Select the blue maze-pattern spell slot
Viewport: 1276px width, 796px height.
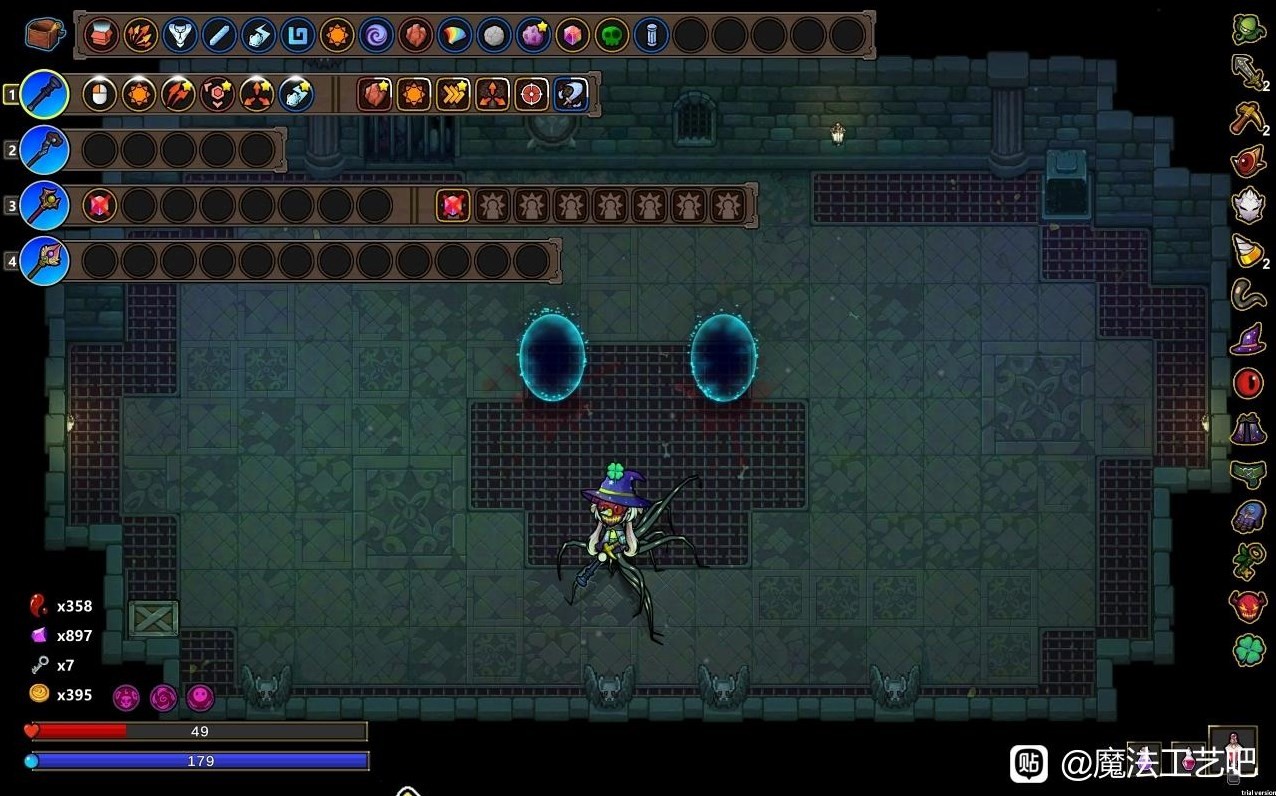[x=297, y=36]
